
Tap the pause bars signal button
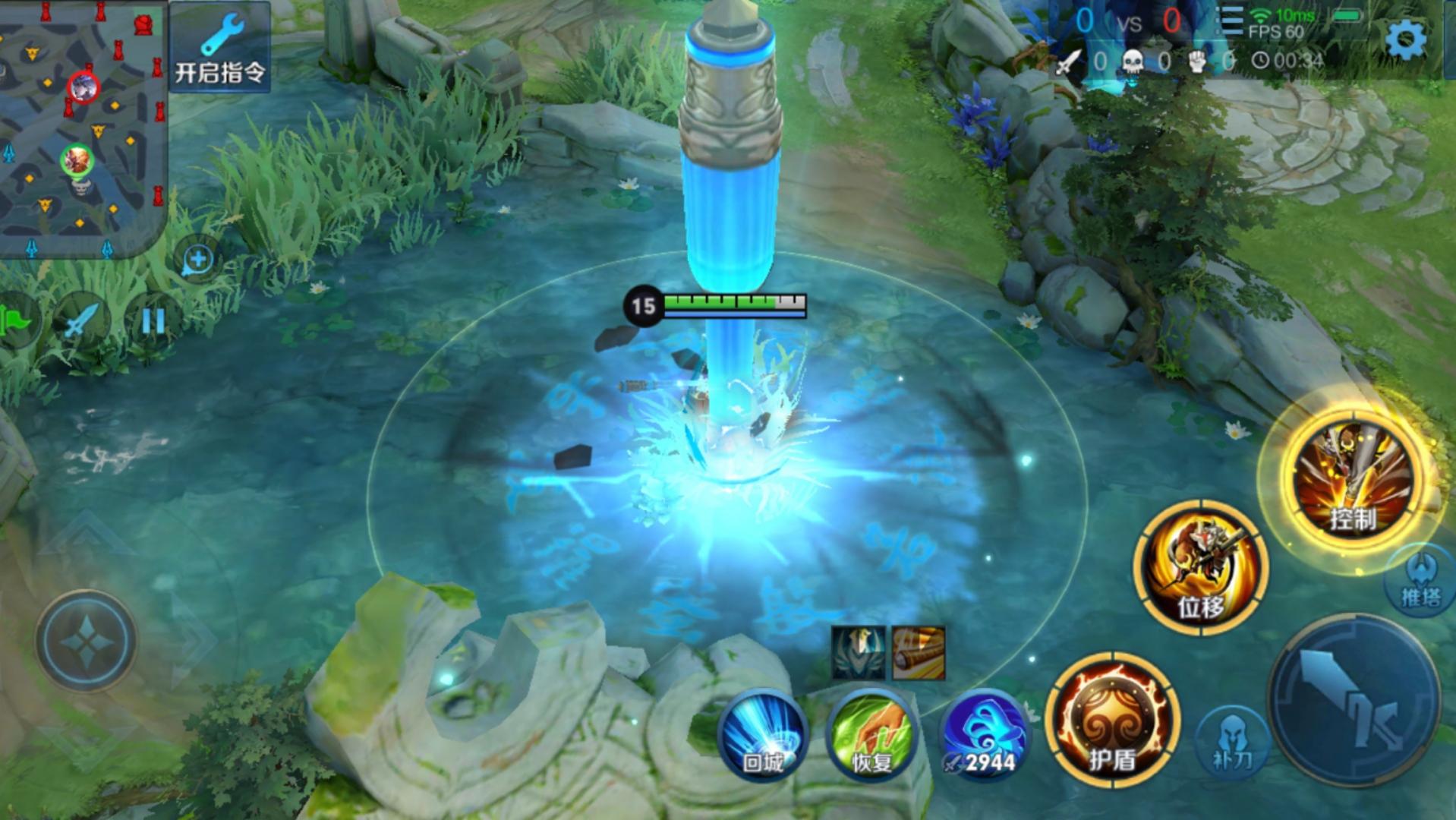(x=153, y=322)
